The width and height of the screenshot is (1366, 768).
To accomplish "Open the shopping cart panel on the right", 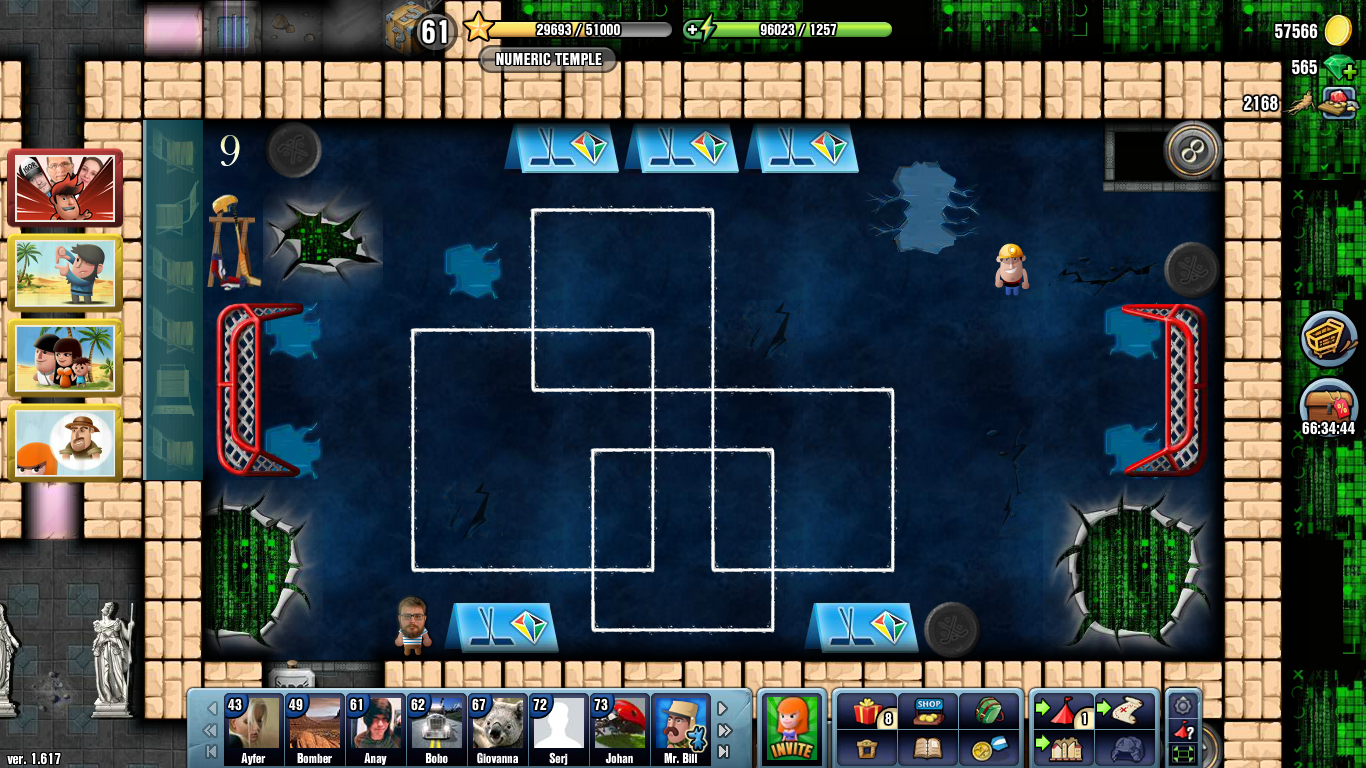I will pyautogui.click(x=1328, y=340).
